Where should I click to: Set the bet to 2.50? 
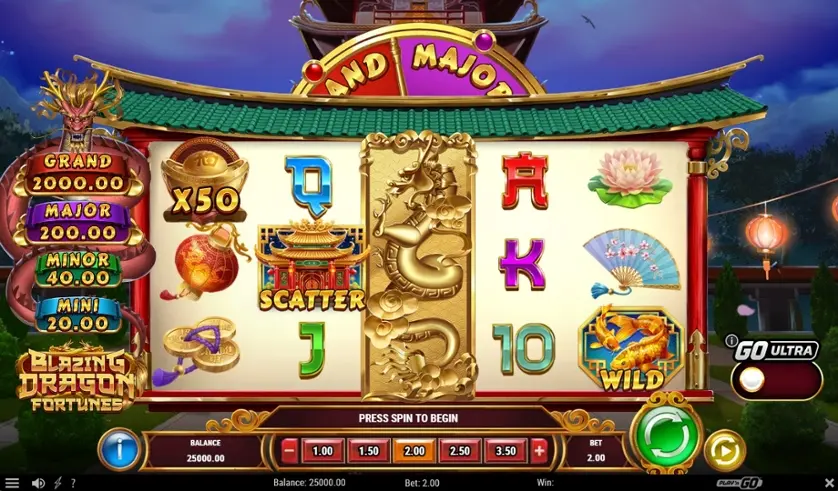[460, 450]
